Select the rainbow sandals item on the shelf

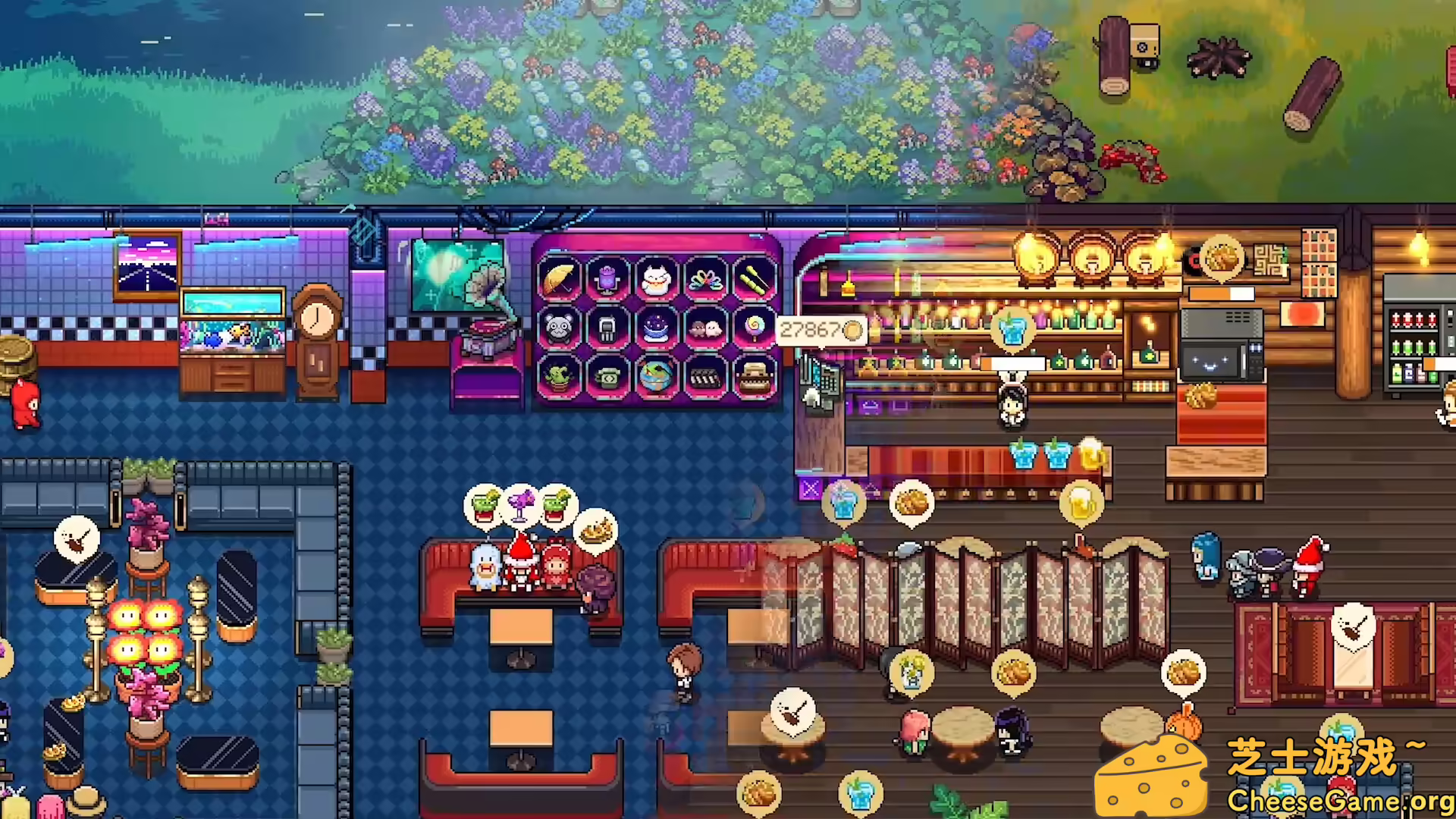click(x=707, y=279)
